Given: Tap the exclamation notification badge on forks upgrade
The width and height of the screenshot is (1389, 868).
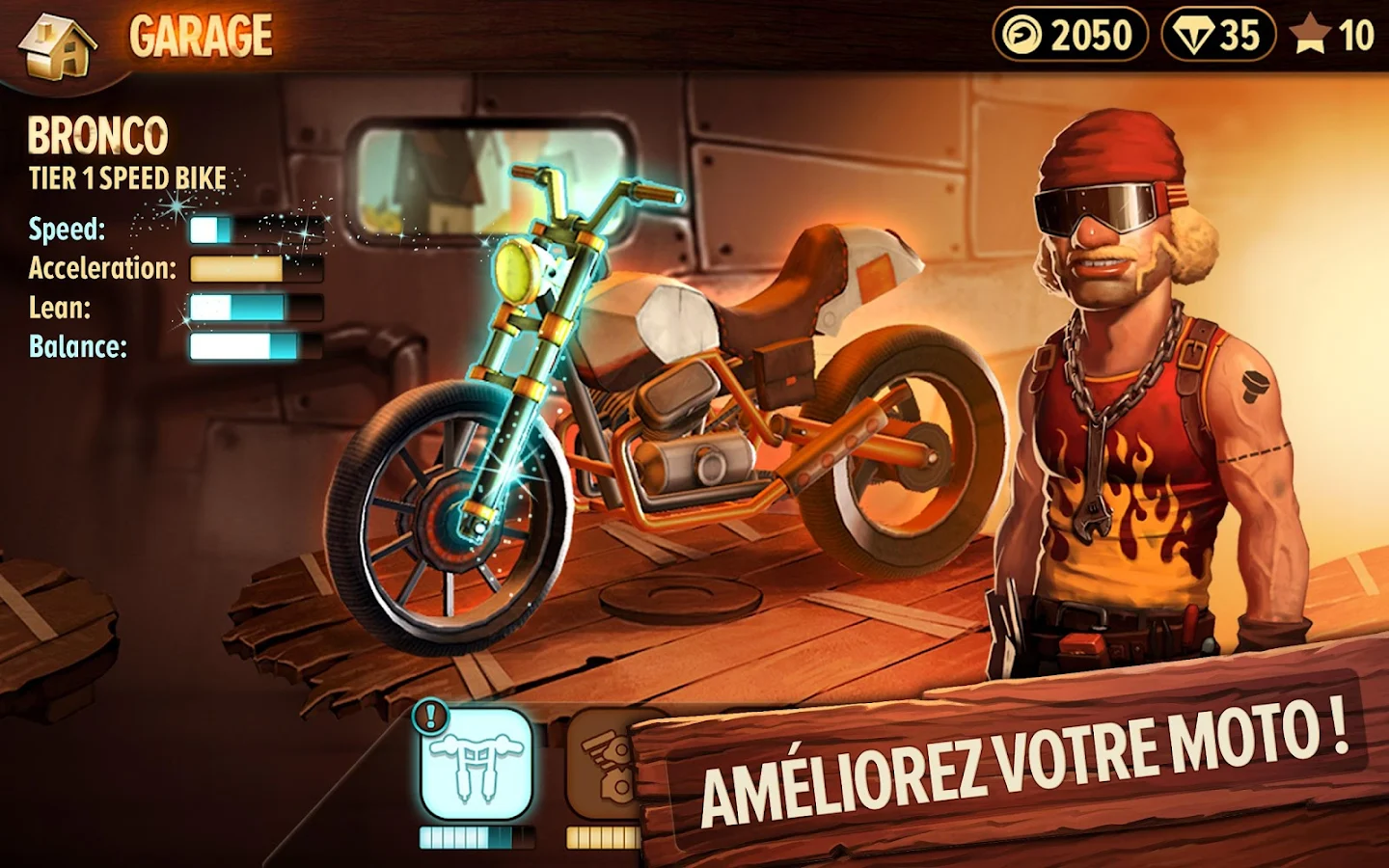Looking at the screenshot, I should click(430, 718).
